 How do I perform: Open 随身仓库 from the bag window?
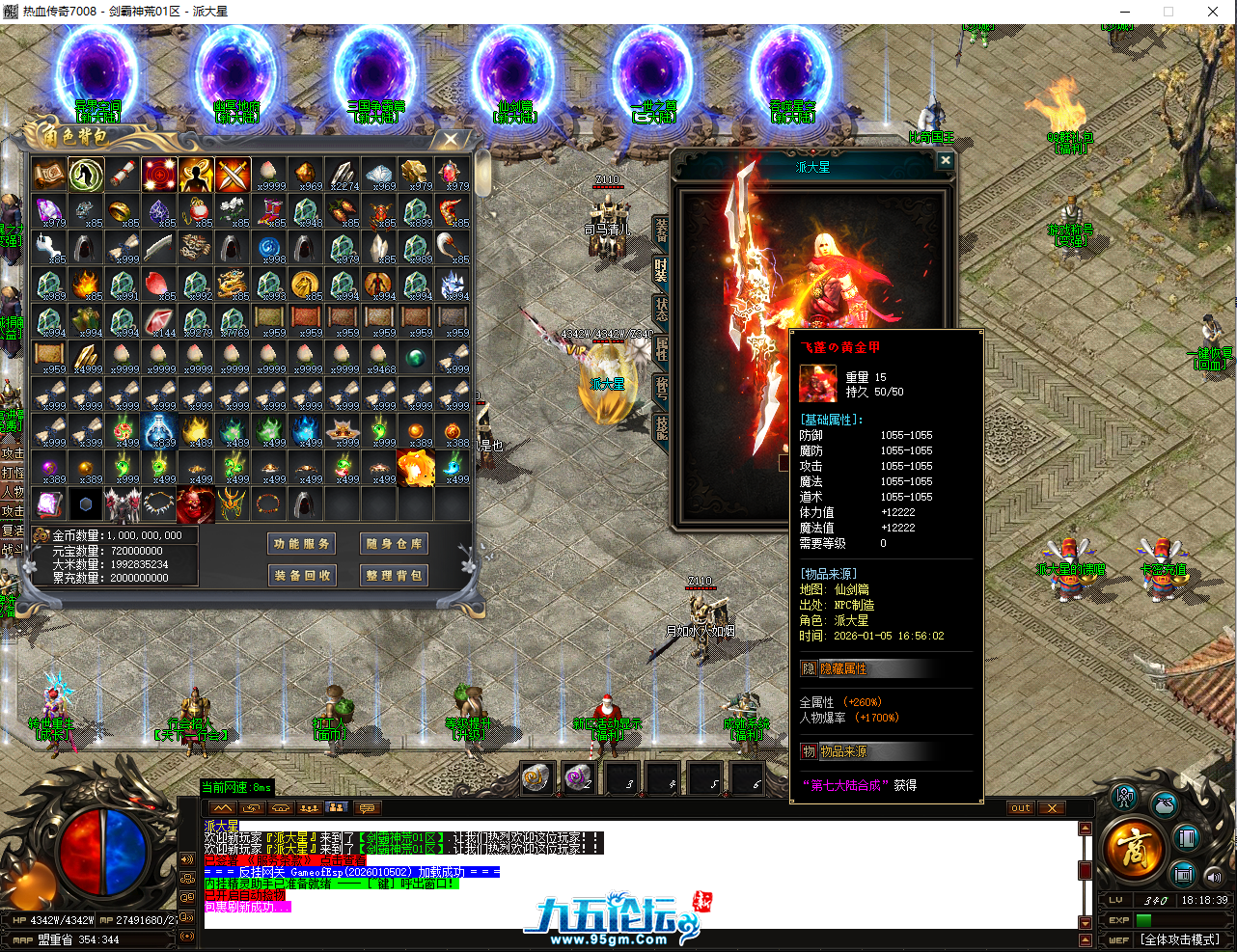tap(394, 542)
